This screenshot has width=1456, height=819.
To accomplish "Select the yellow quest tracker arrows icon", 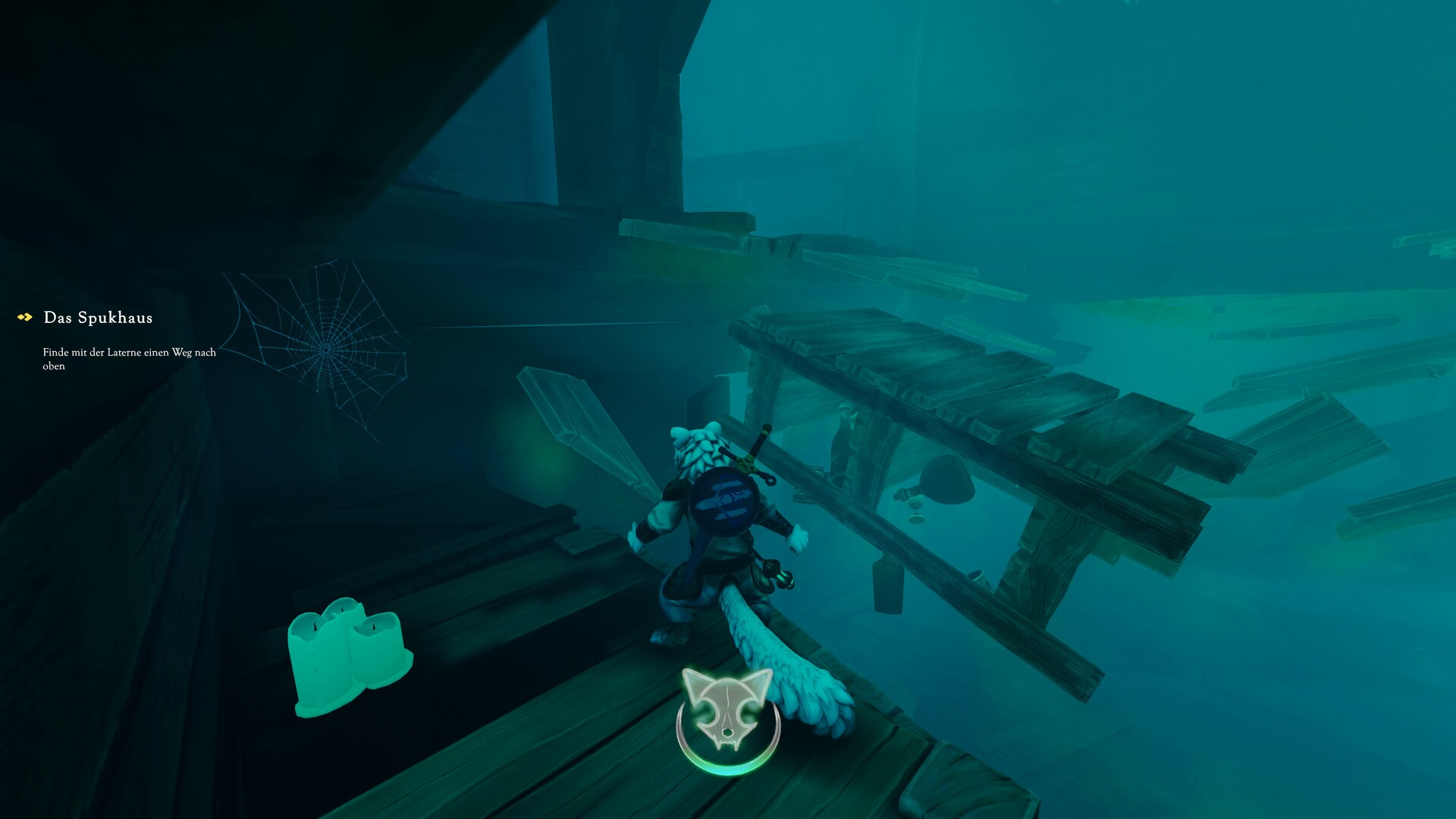I will click(x=24, y=317).
